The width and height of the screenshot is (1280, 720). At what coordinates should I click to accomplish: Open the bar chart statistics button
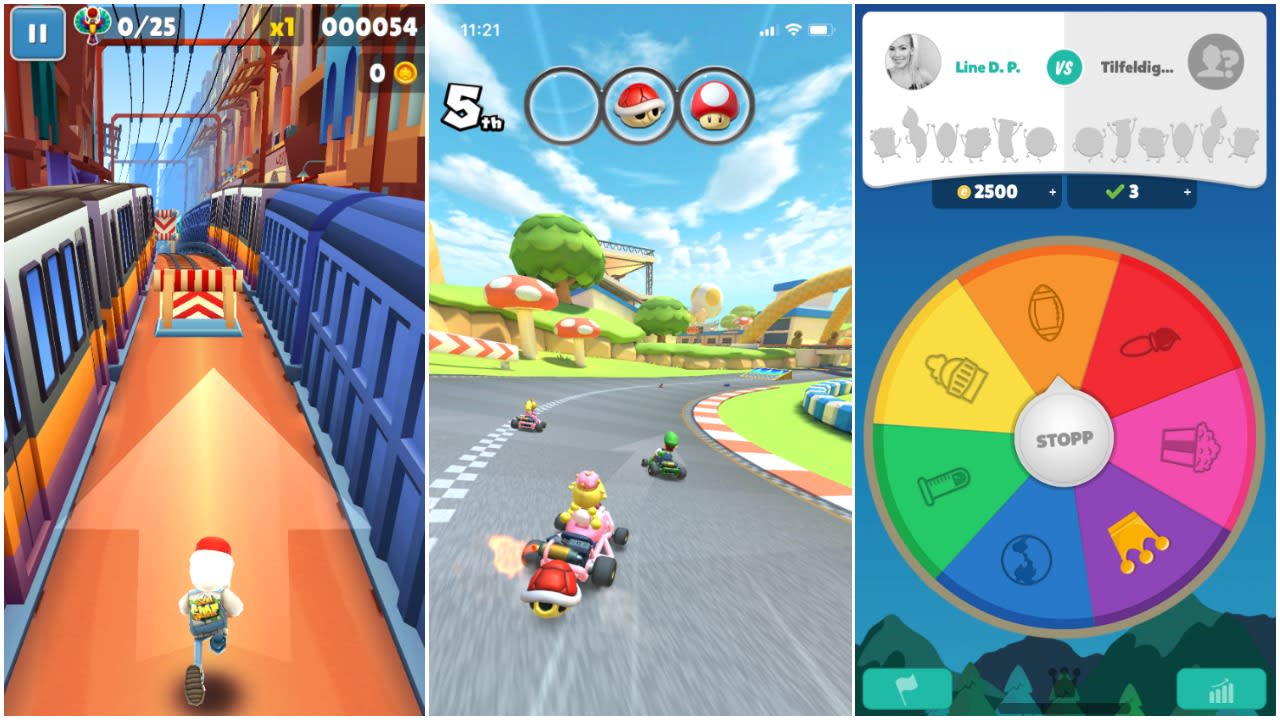(1221, 689)
